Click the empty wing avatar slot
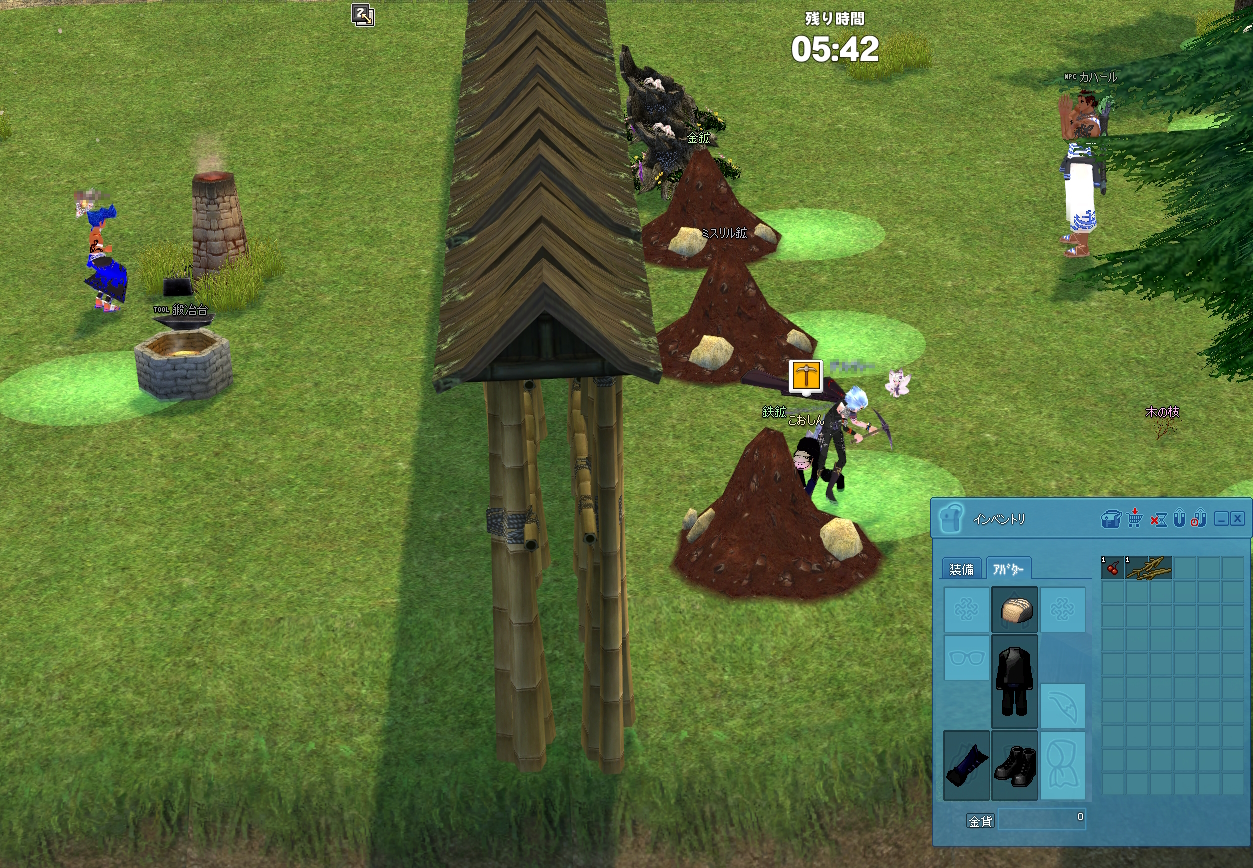This screenshot has height=868, width=1253. 1063,706
